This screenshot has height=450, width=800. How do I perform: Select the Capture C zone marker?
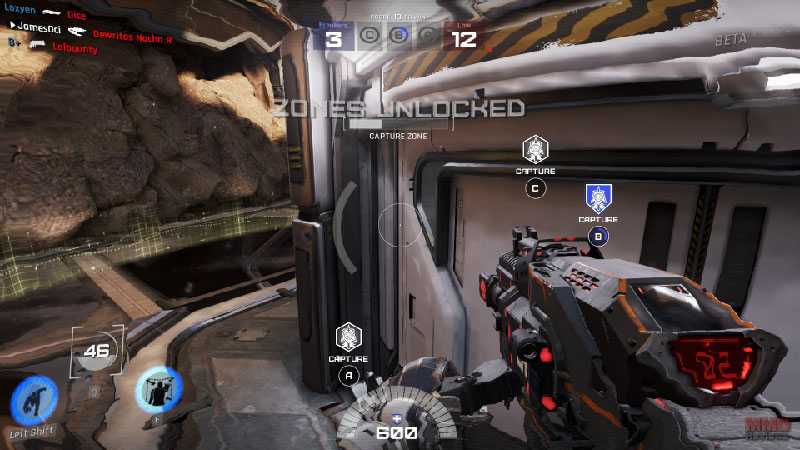click(x=536, y=151)
